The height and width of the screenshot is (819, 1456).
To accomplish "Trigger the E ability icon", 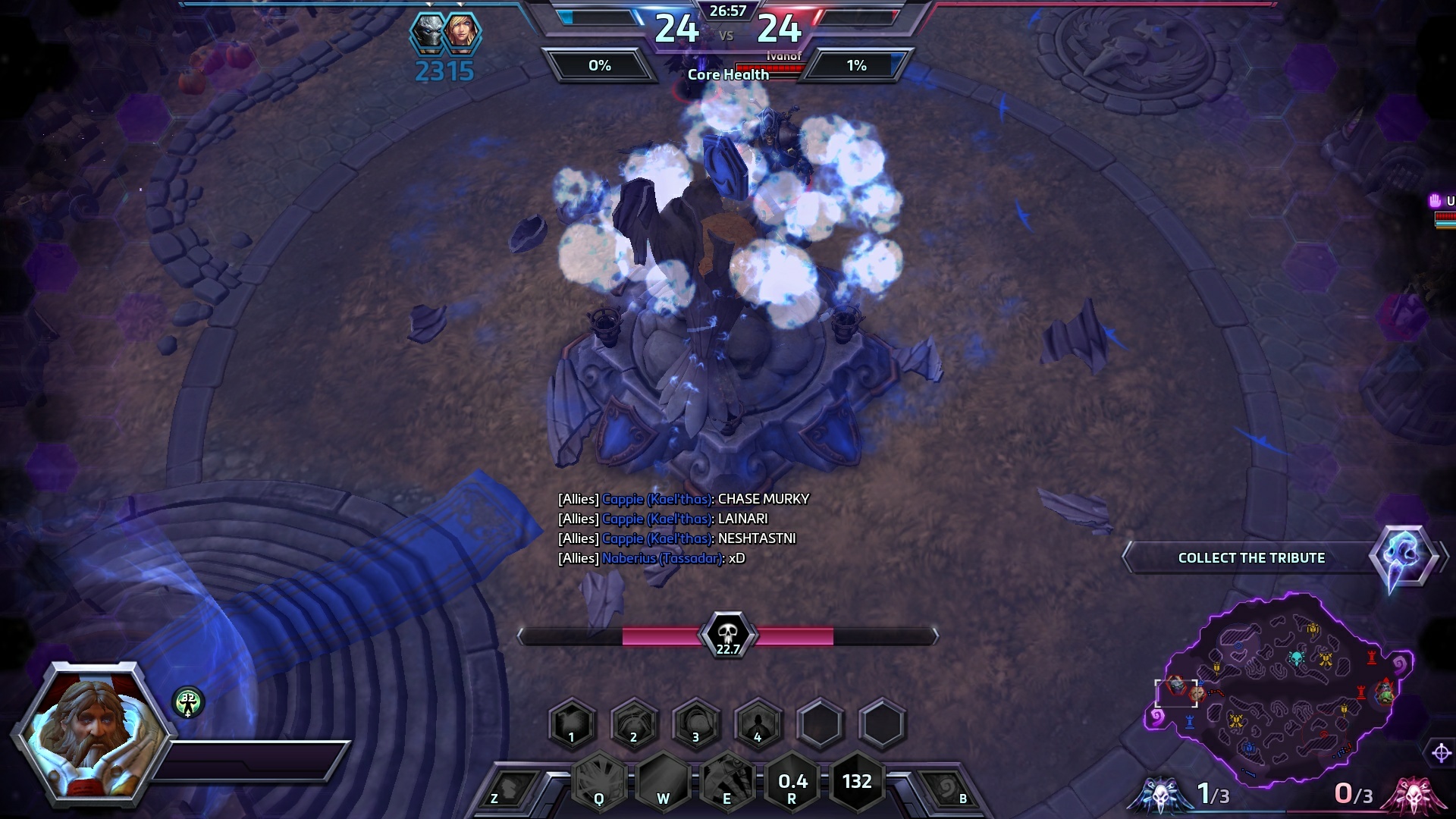I will [726, 781].
